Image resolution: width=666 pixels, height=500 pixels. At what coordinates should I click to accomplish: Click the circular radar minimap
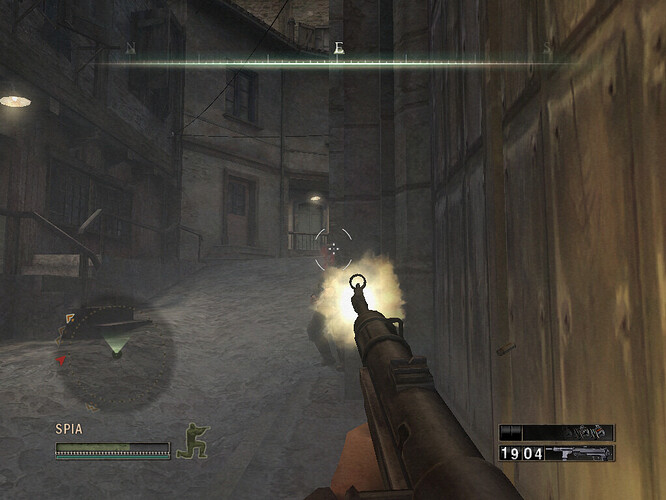point(115,350)
